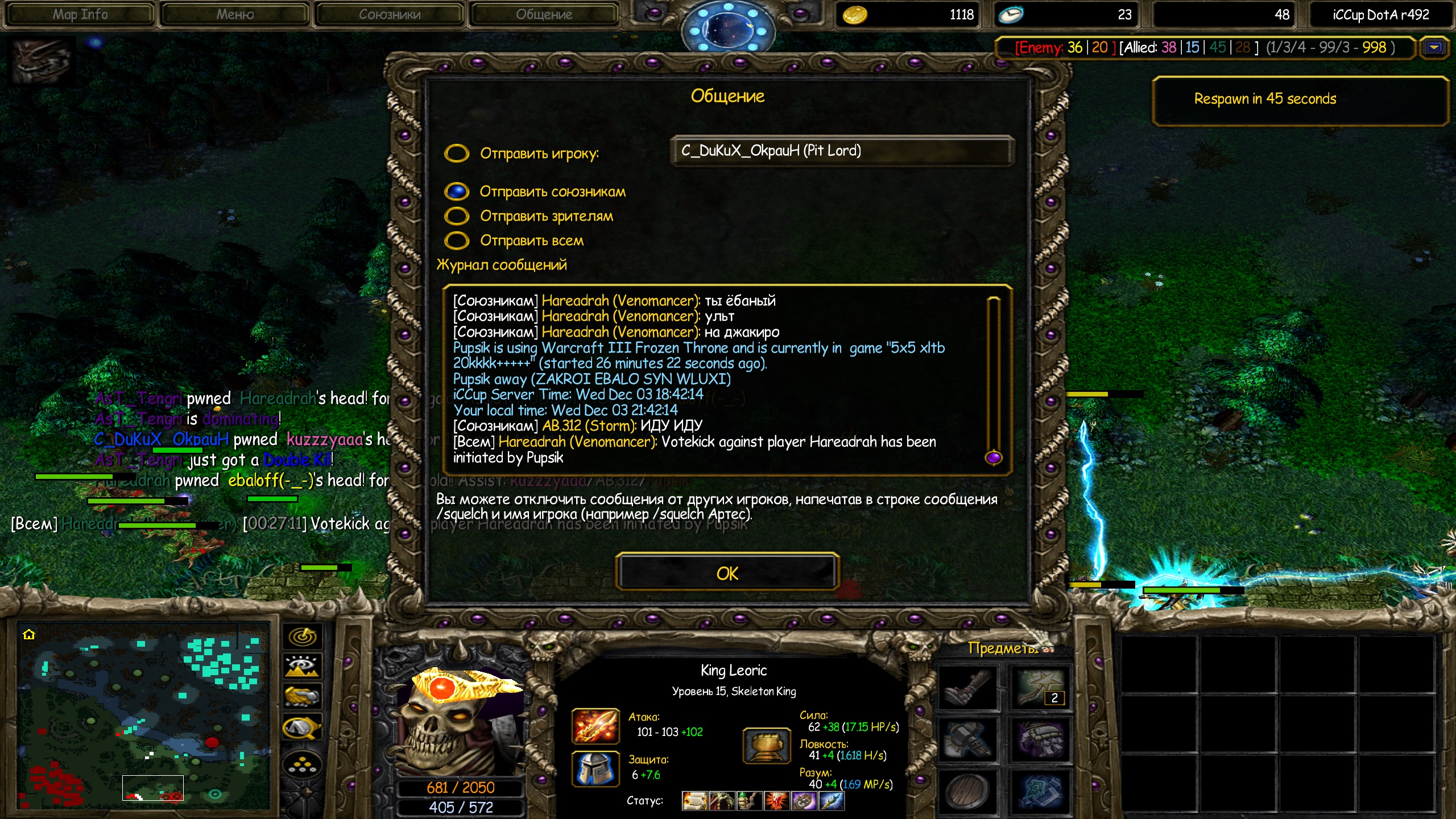Activate the minimap signal ping button

click(303, 636)
